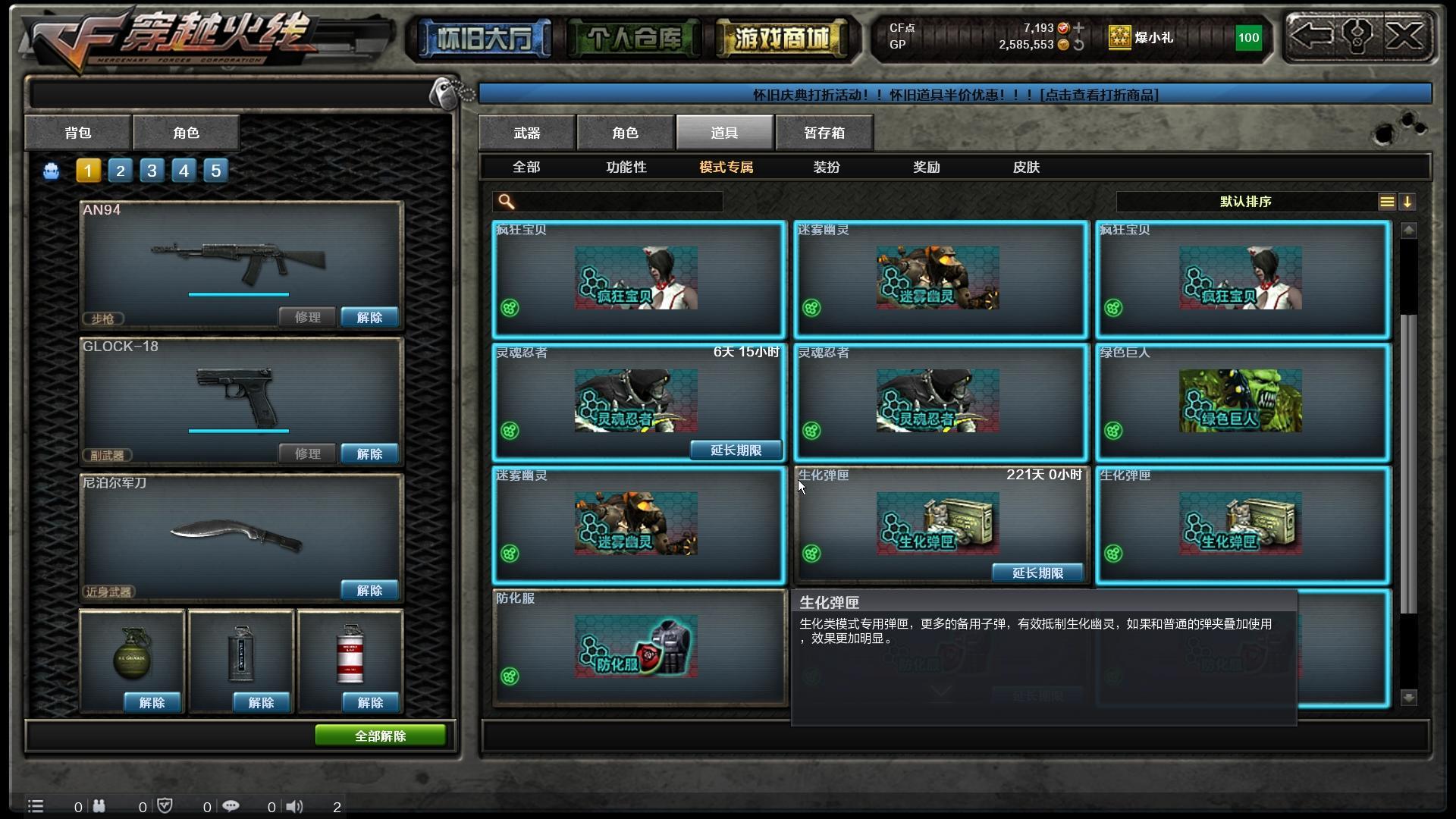Open the 默认排序 sort dropdown
Screen dimensions: 1456x819
1245,202
